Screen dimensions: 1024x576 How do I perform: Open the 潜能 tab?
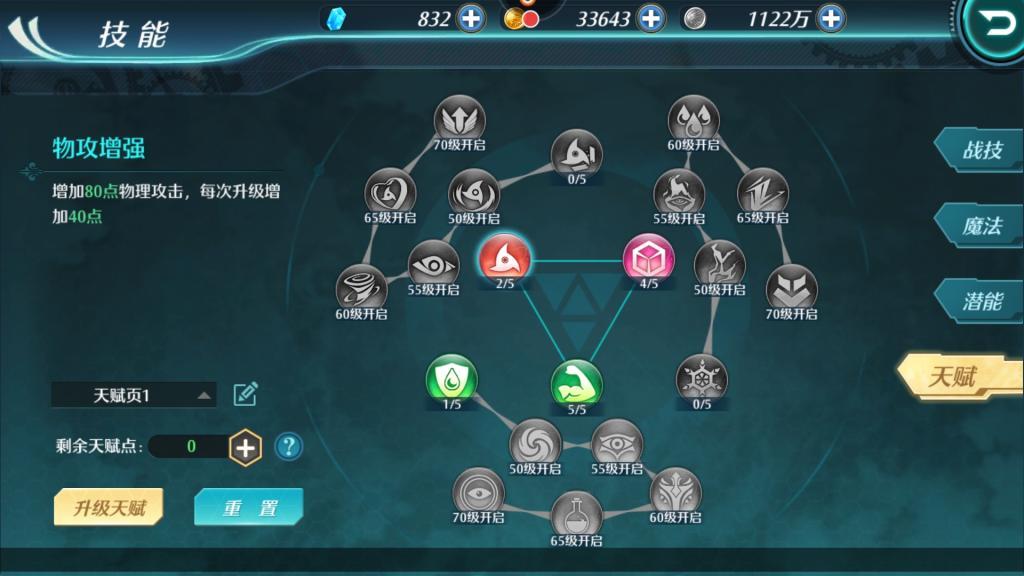(980, 302)
